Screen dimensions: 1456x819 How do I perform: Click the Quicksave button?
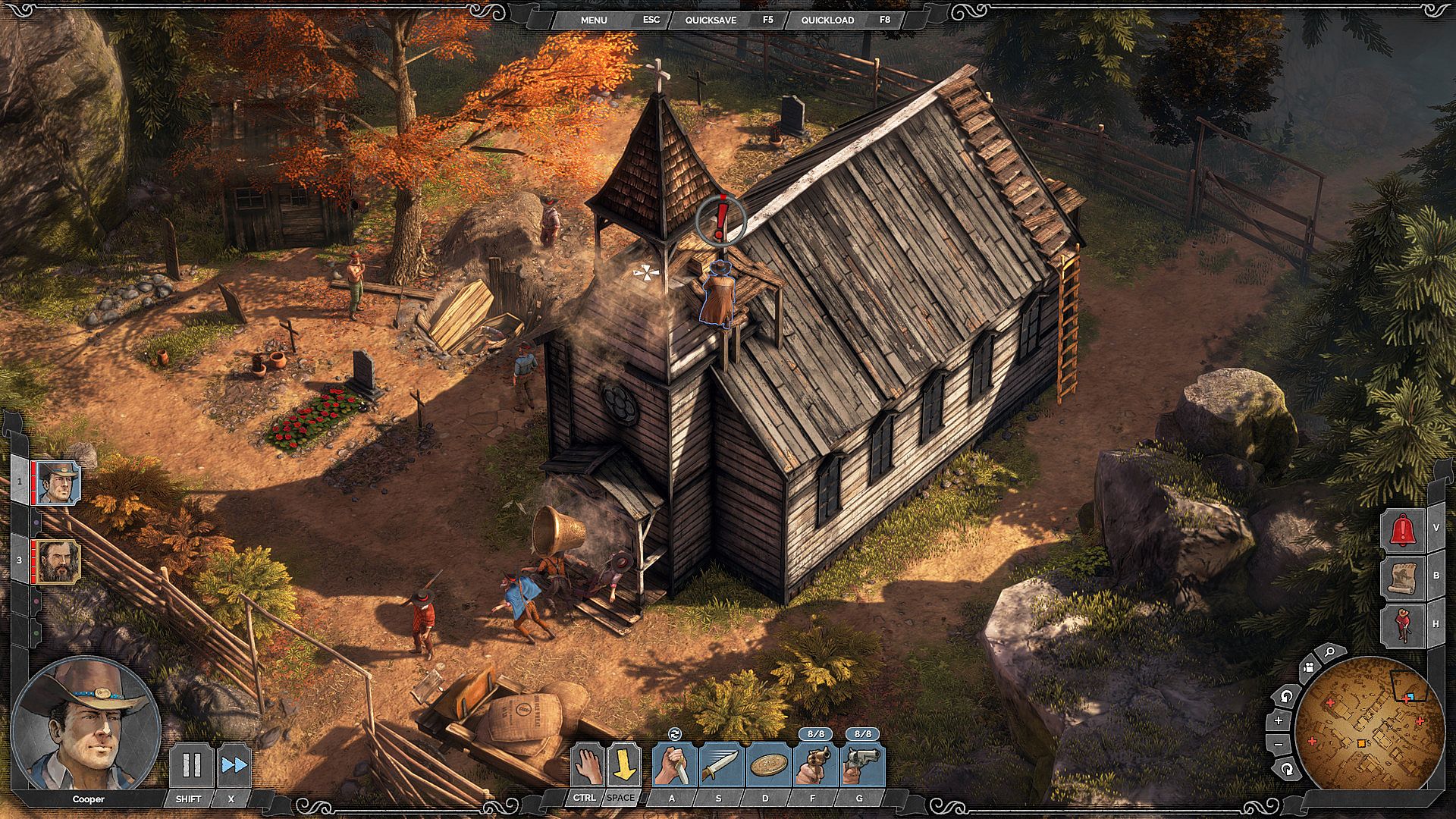coord(711,20)
